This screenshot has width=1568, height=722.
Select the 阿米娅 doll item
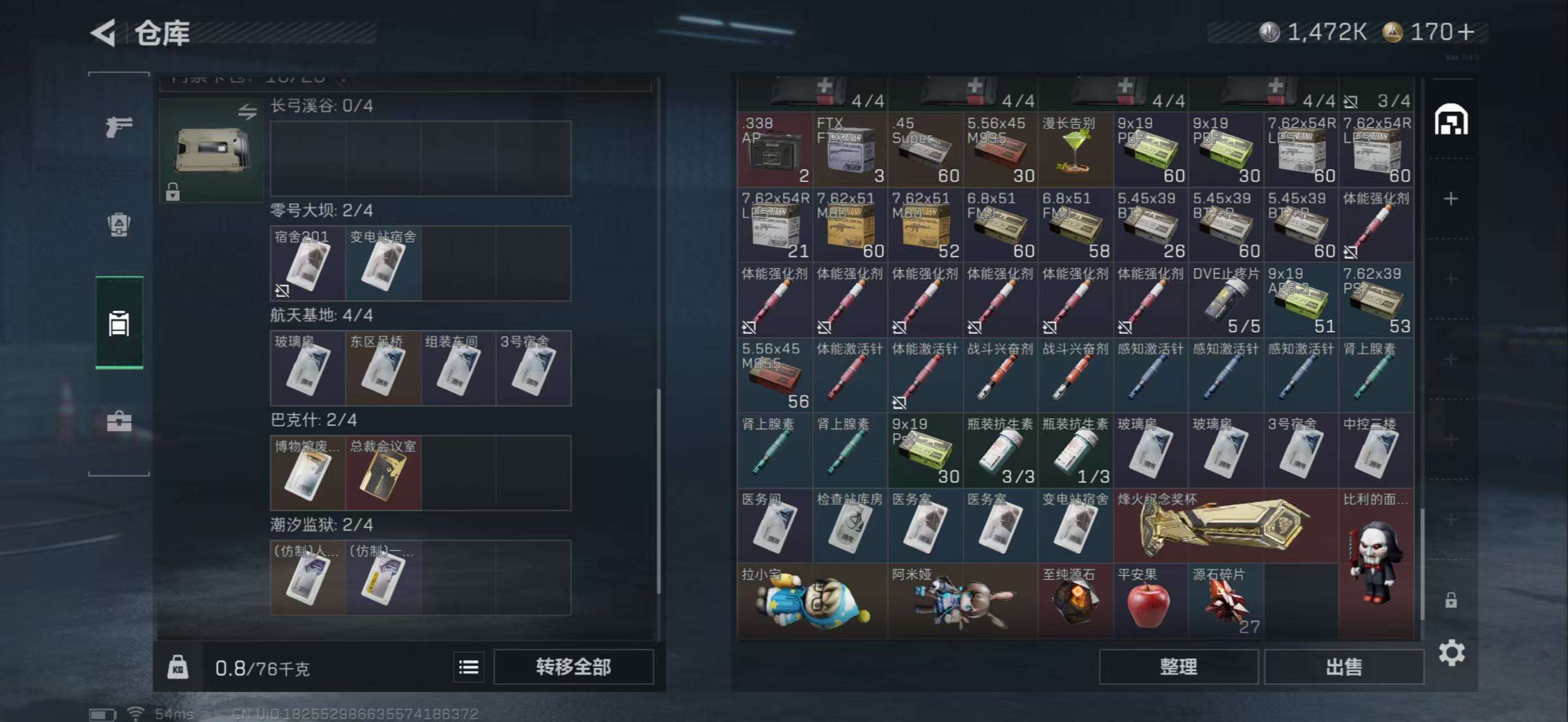point(962,601)
